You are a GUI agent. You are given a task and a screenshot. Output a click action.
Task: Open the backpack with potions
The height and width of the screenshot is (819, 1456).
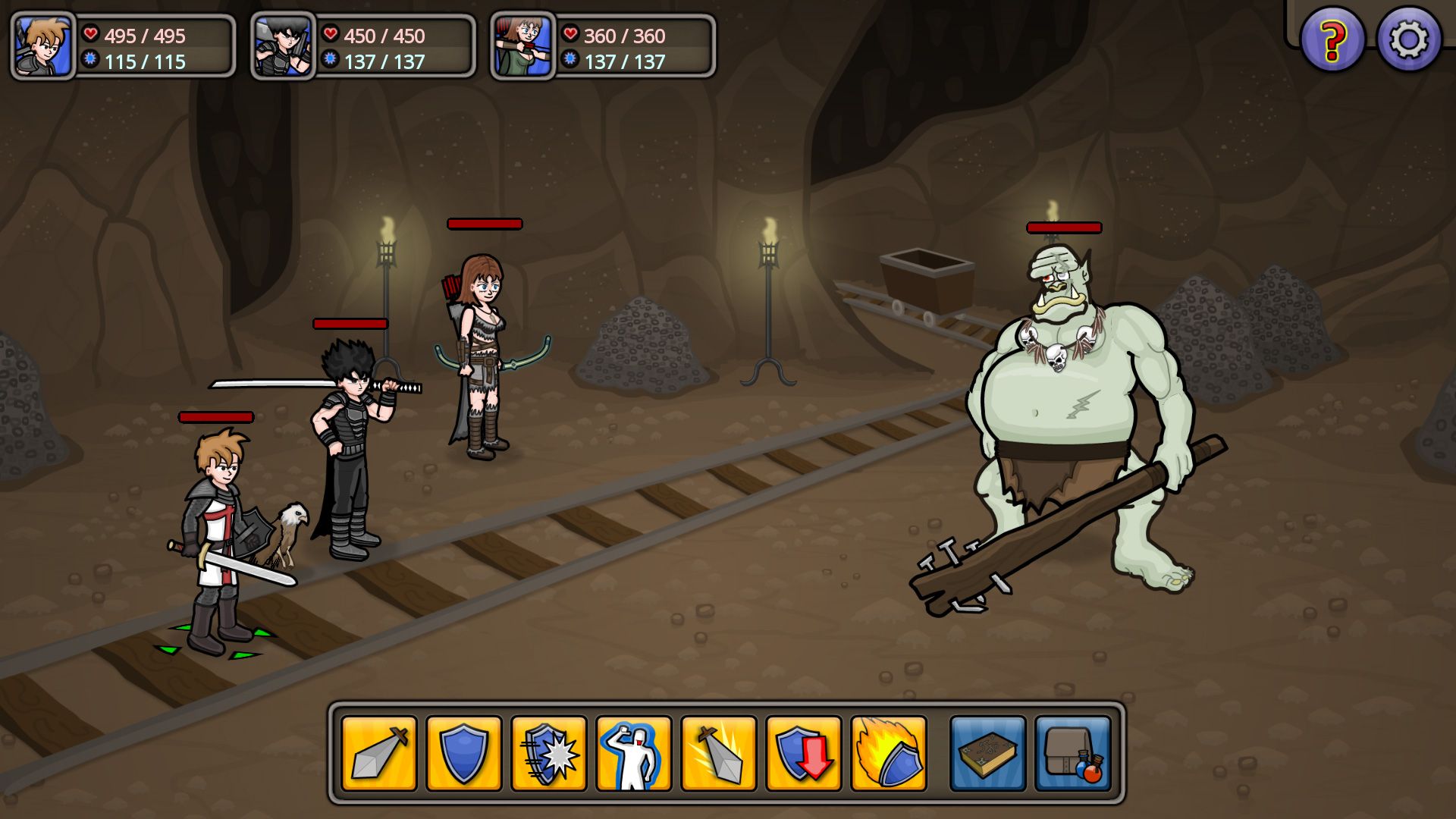point(1072,753)
